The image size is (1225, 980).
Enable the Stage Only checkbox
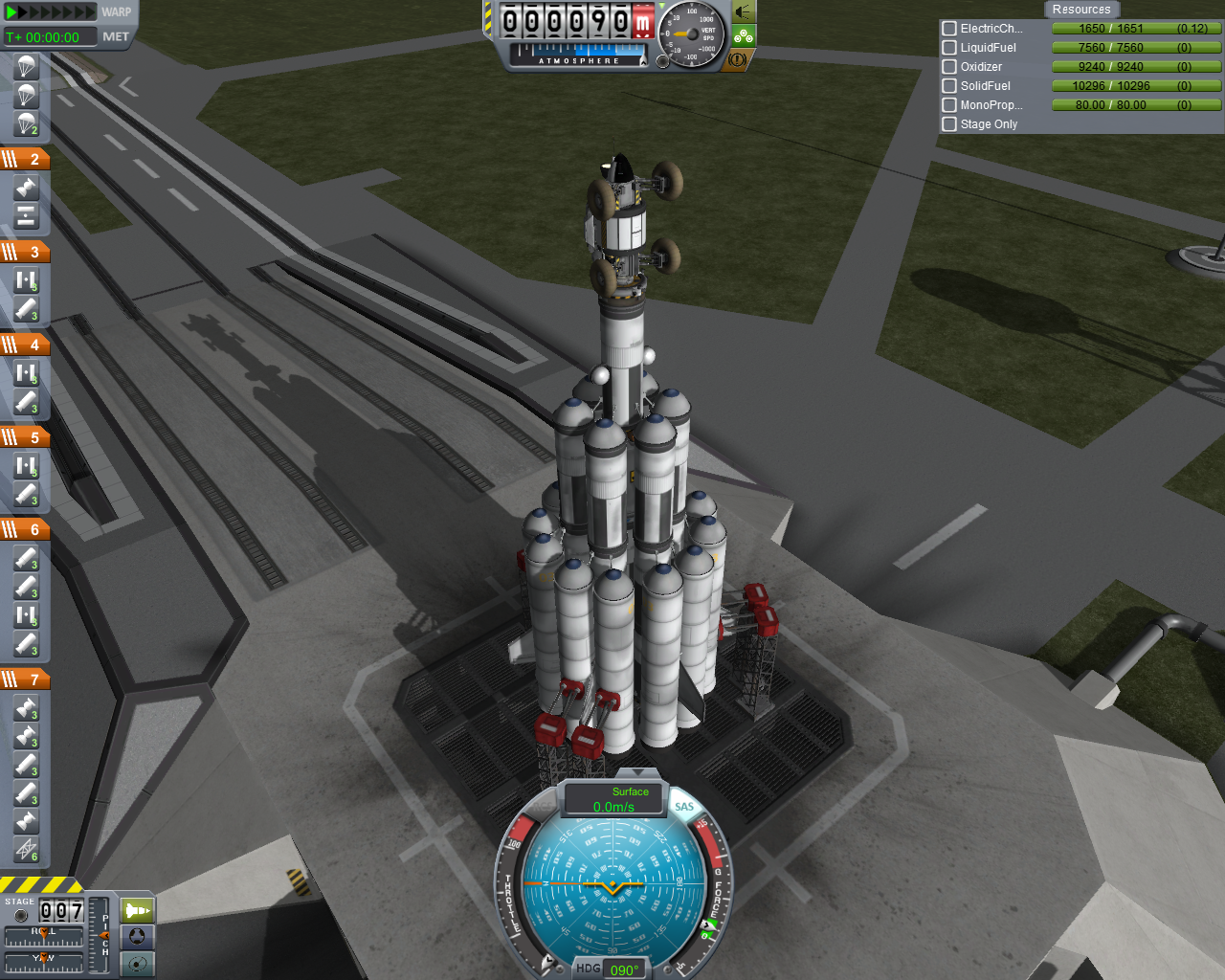pyautogui.click(x=949, y=124)
